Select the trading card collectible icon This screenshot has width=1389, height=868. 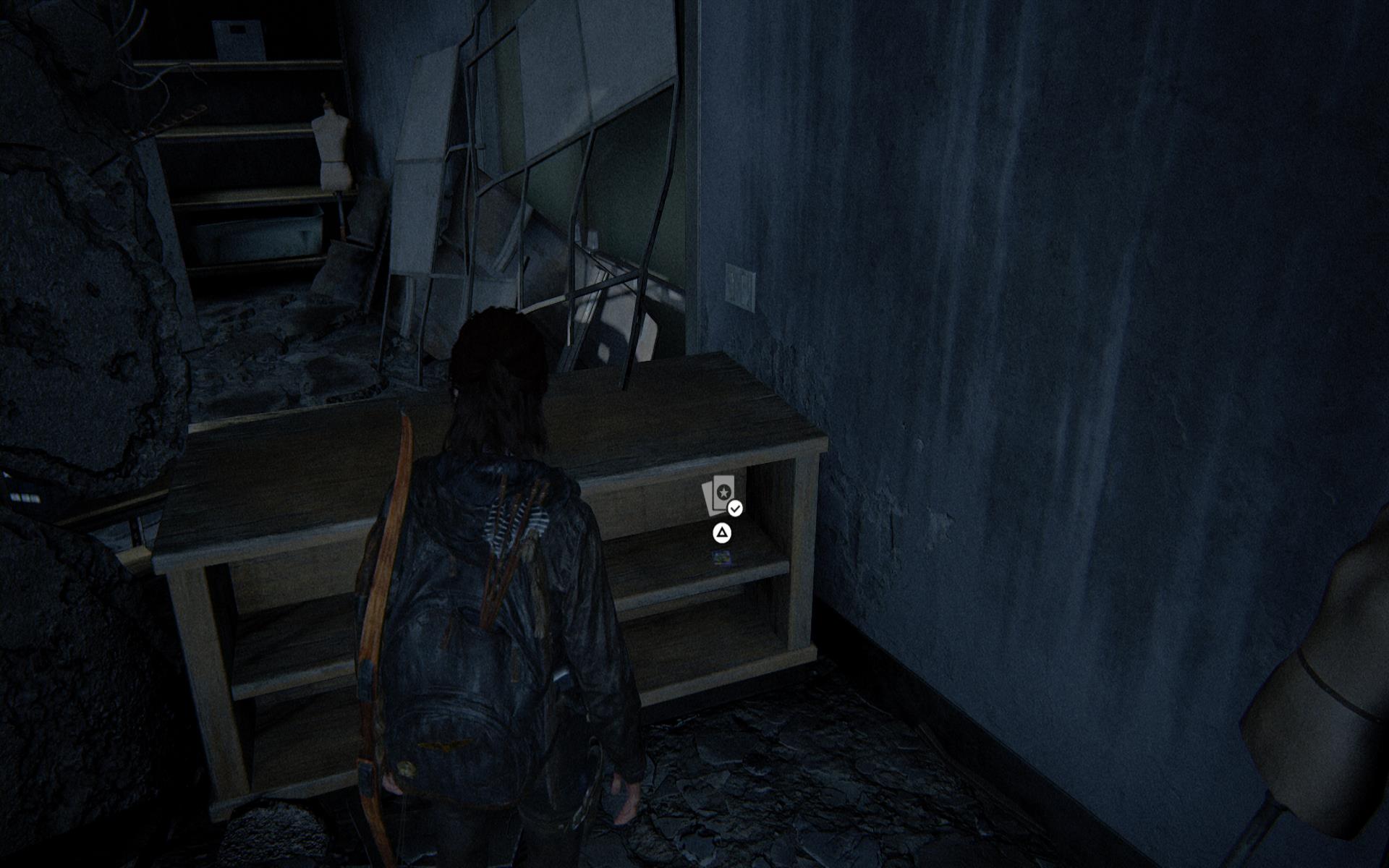coord(721,495)
